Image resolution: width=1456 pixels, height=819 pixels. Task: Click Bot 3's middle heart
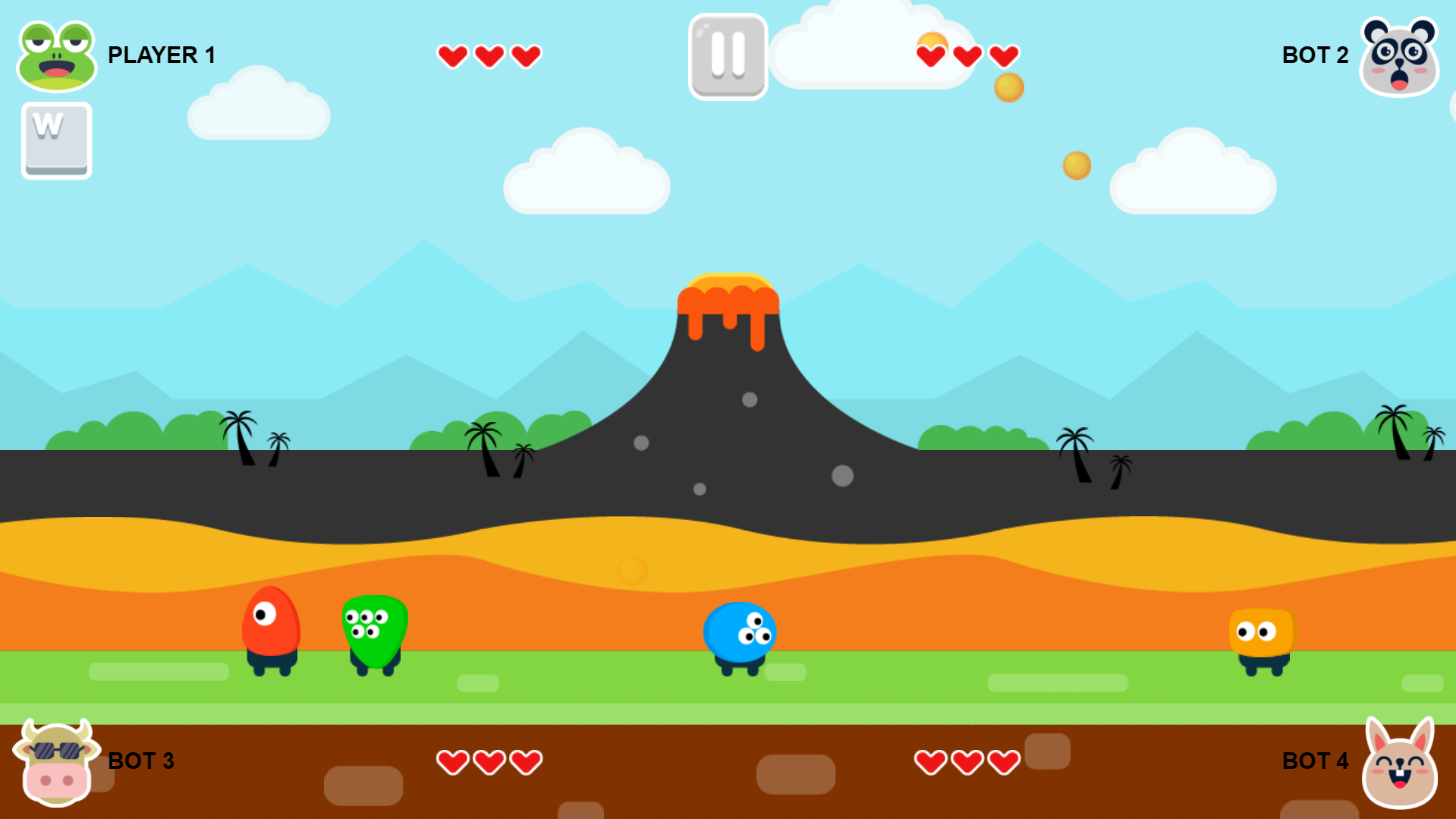click(x=489, y=761)
